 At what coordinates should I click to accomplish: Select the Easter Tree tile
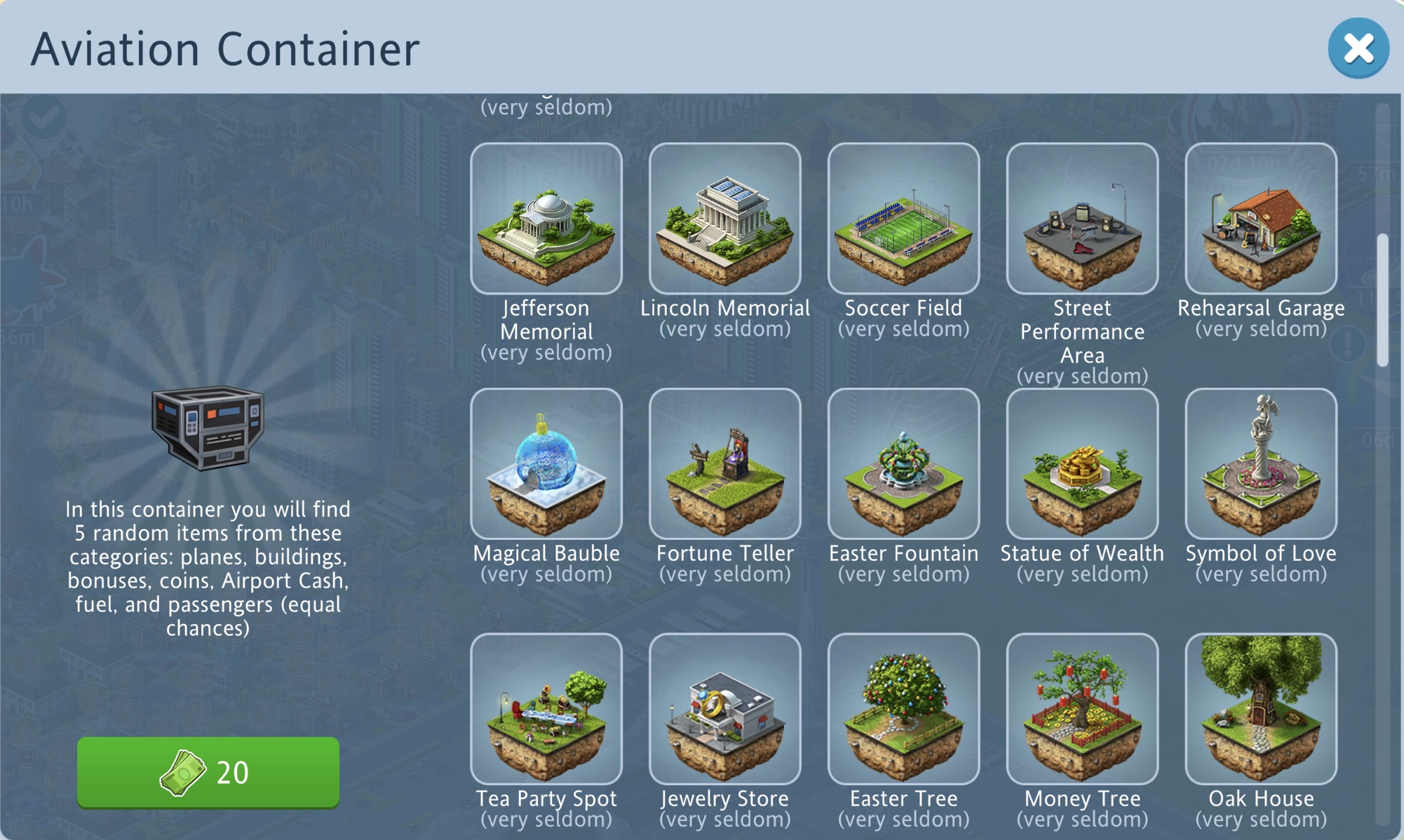pos(903,709)
